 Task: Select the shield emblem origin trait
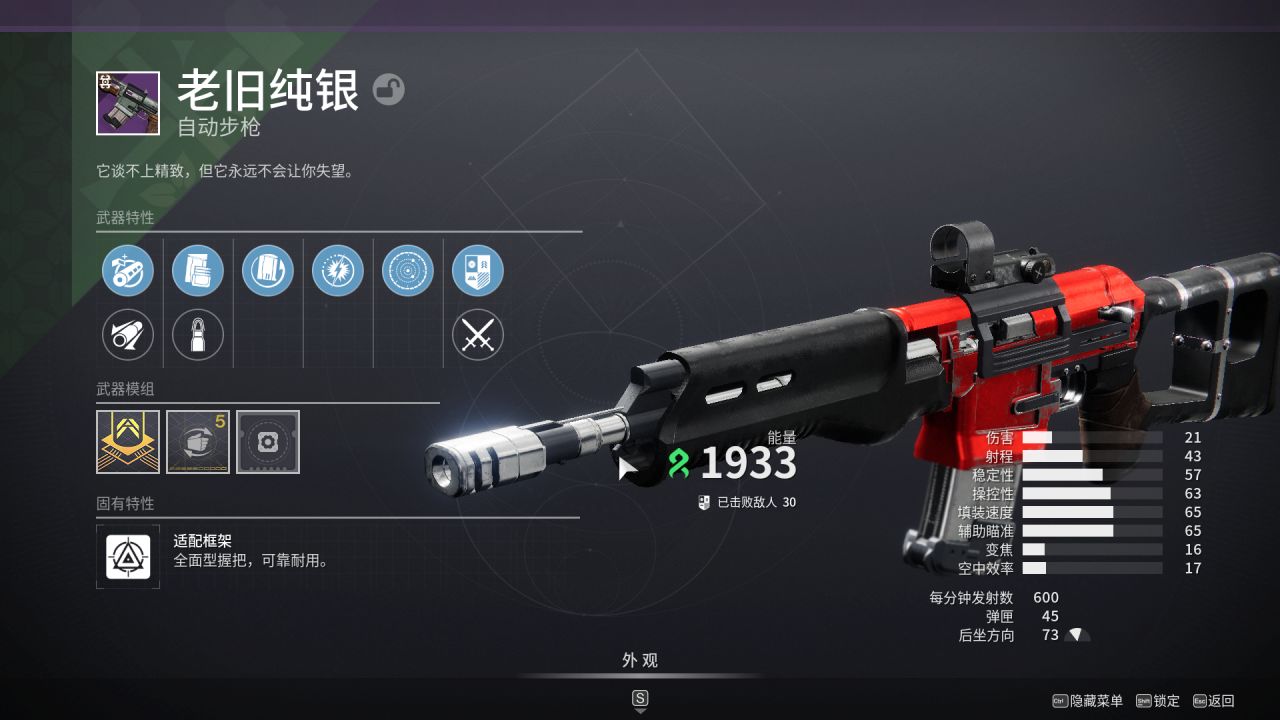(478, 271)
